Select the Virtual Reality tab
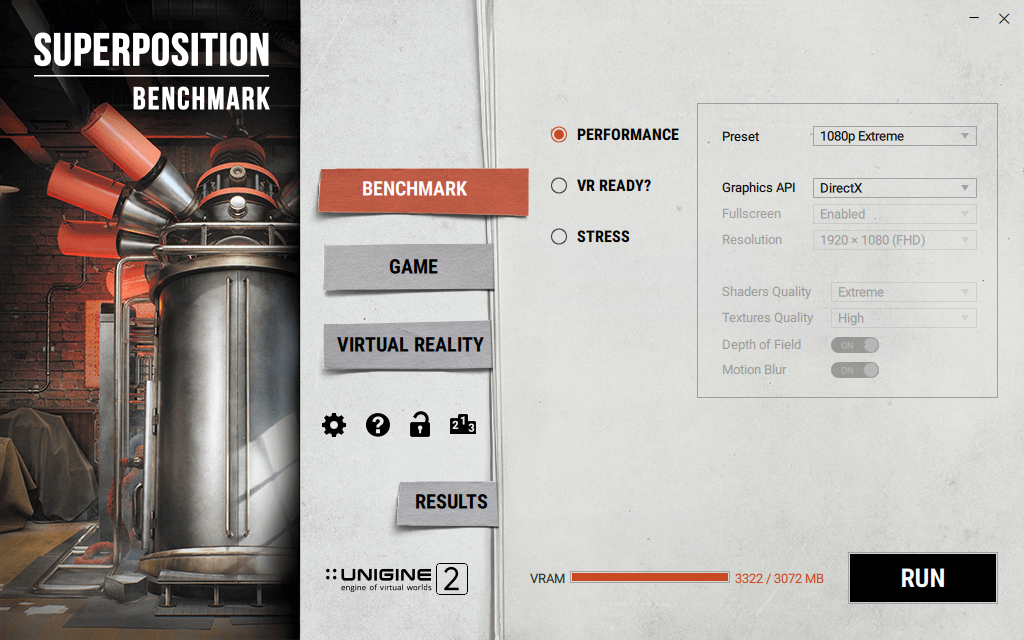 point(409,345)
